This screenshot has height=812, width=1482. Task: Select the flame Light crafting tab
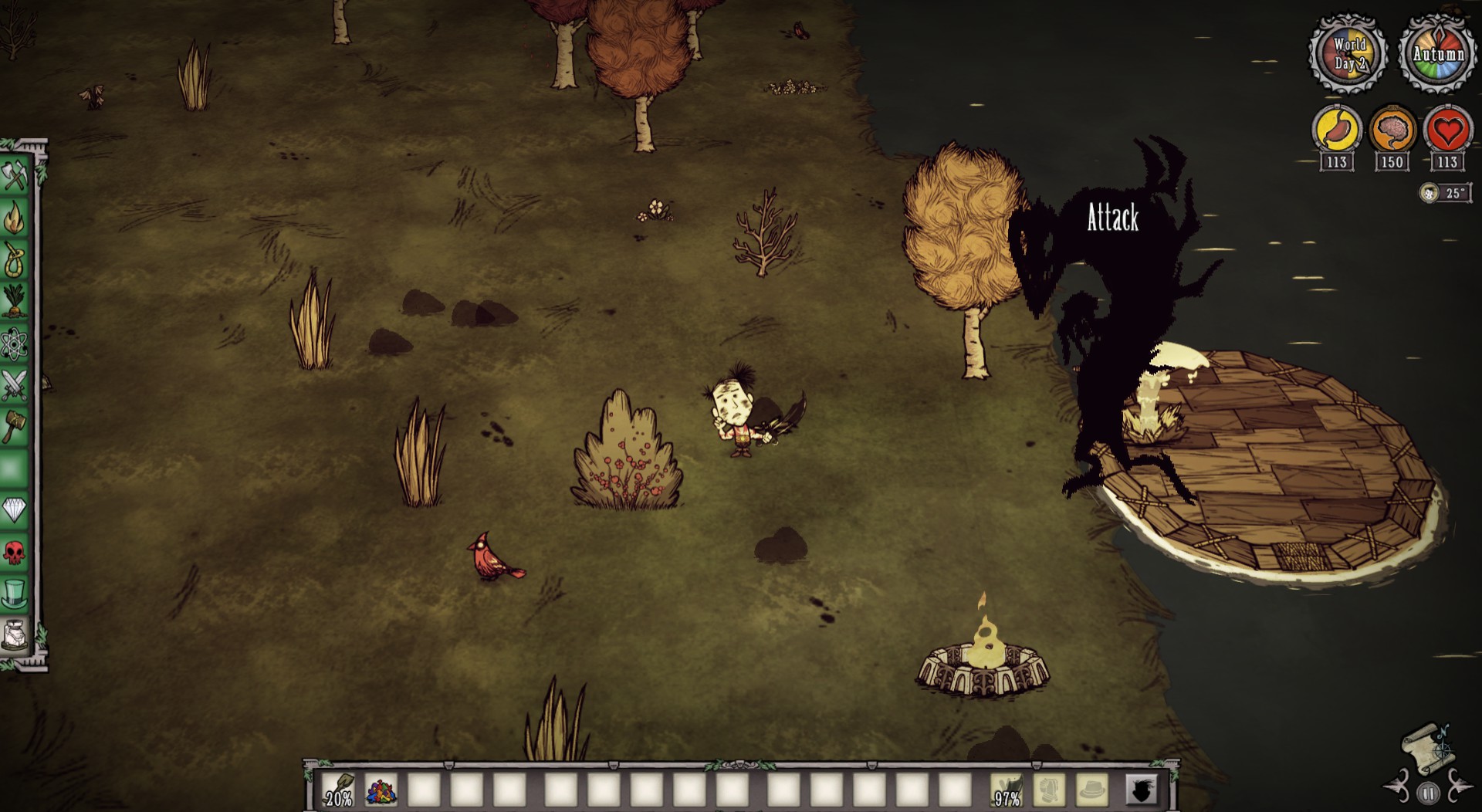pyautogui.click(x=15, y=218)
